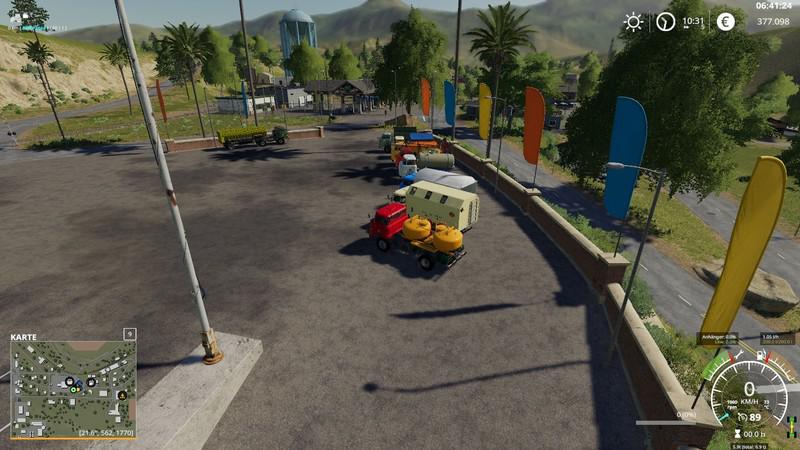The width and height of the screenshot is (800, 450).
Task: Click the wrench damage gauge icon
Action: coord(739,354)
